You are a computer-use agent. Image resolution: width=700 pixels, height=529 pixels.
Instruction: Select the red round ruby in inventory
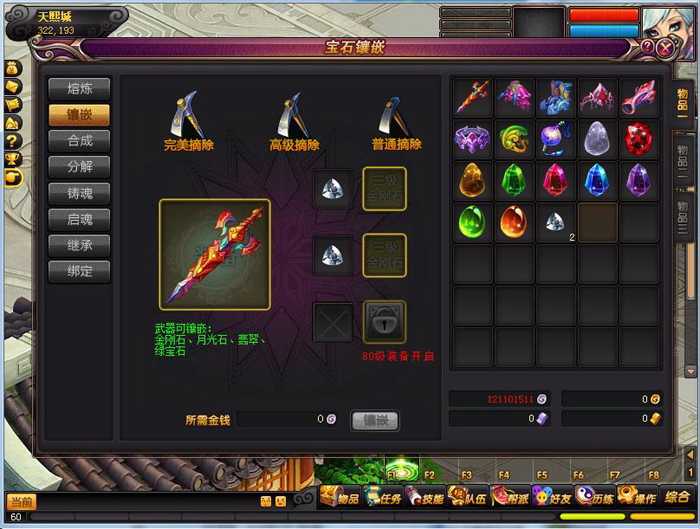point(640,138)
